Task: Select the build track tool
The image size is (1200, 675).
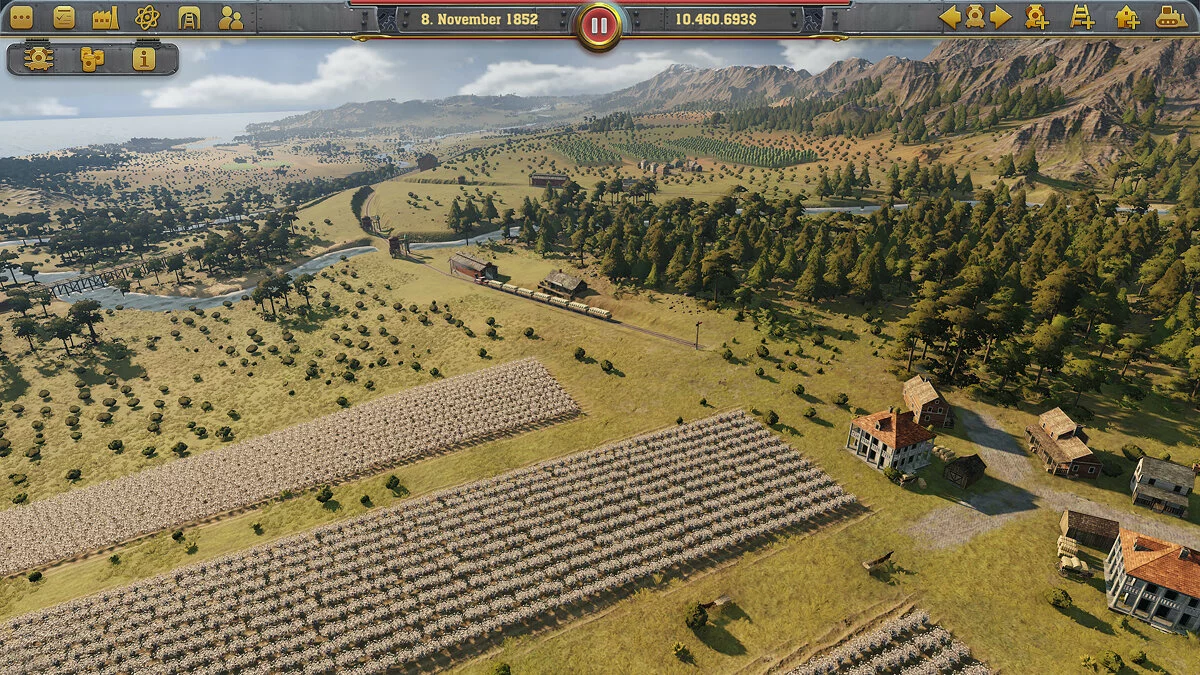Action: 1082,17
